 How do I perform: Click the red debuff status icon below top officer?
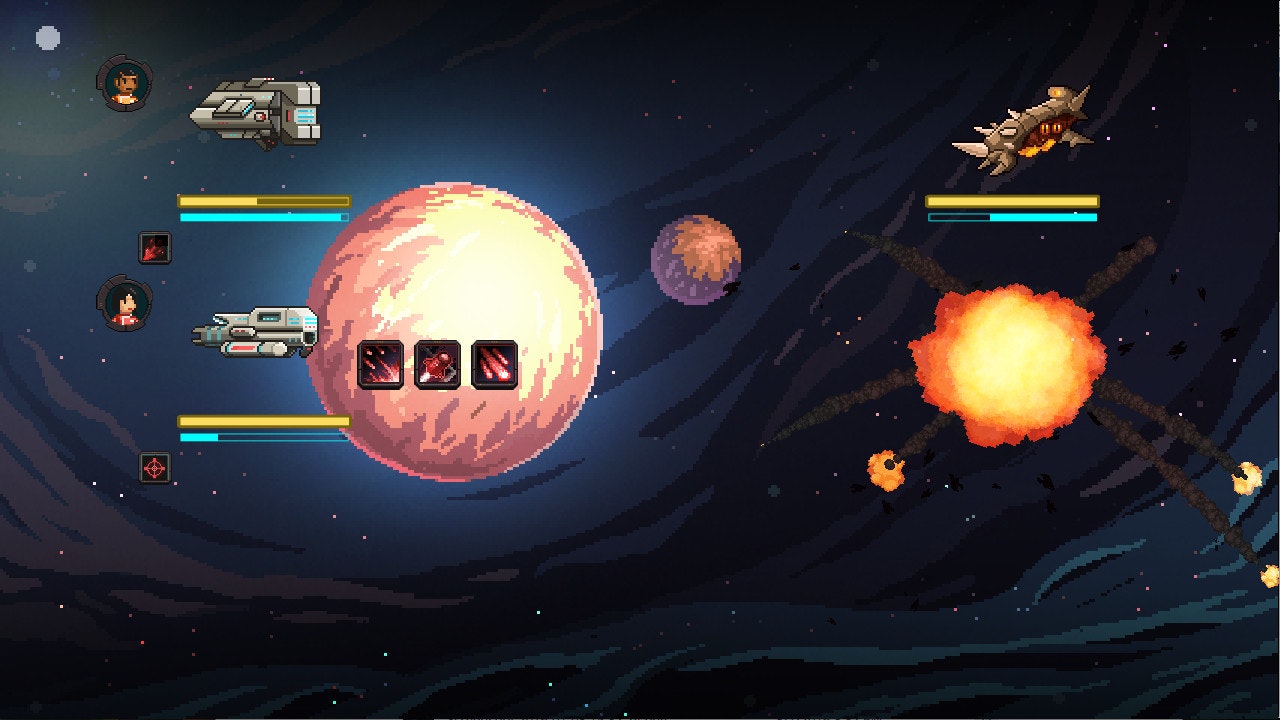153,249
